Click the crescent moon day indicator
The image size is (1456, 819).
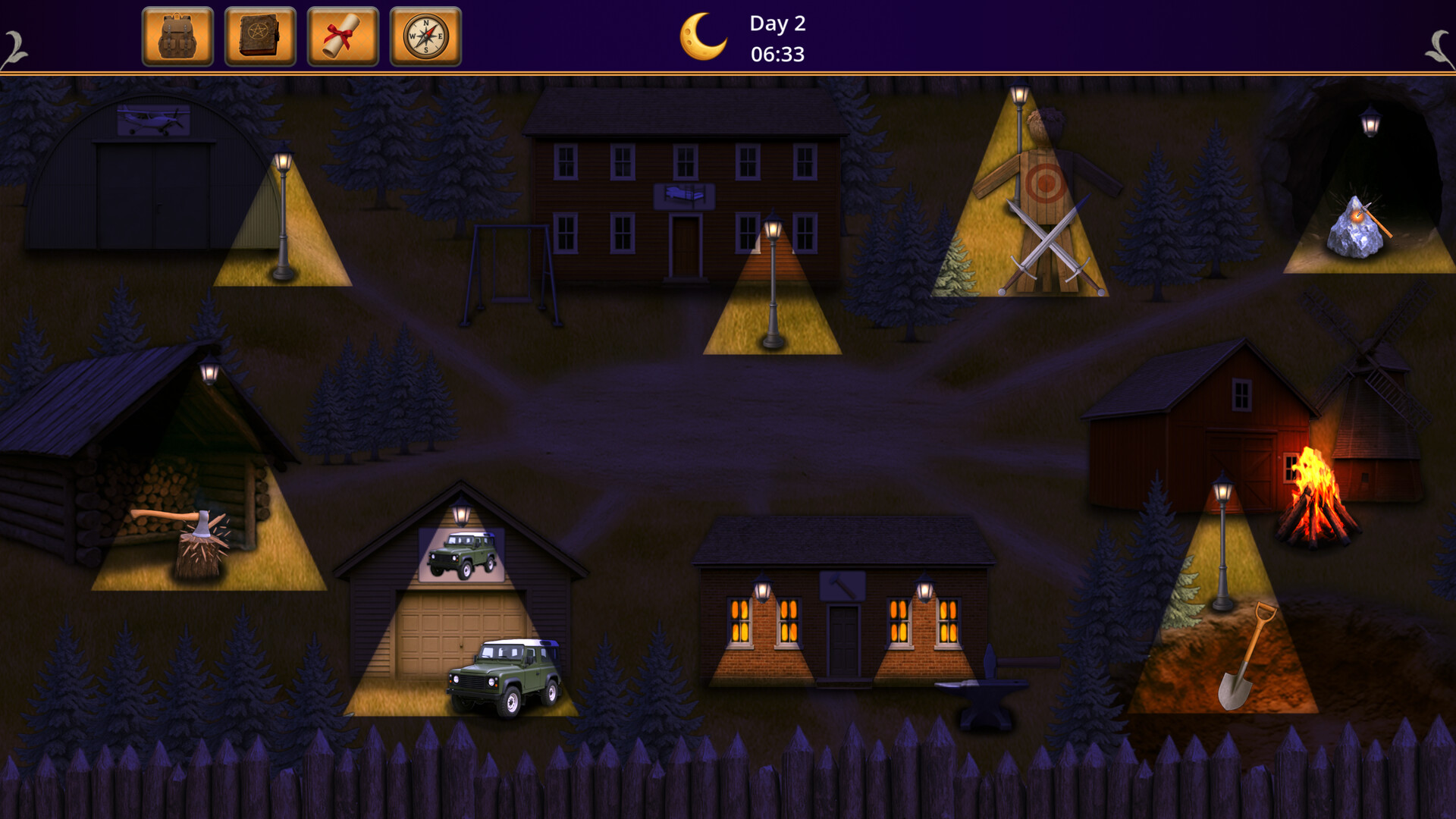point(702,36)
